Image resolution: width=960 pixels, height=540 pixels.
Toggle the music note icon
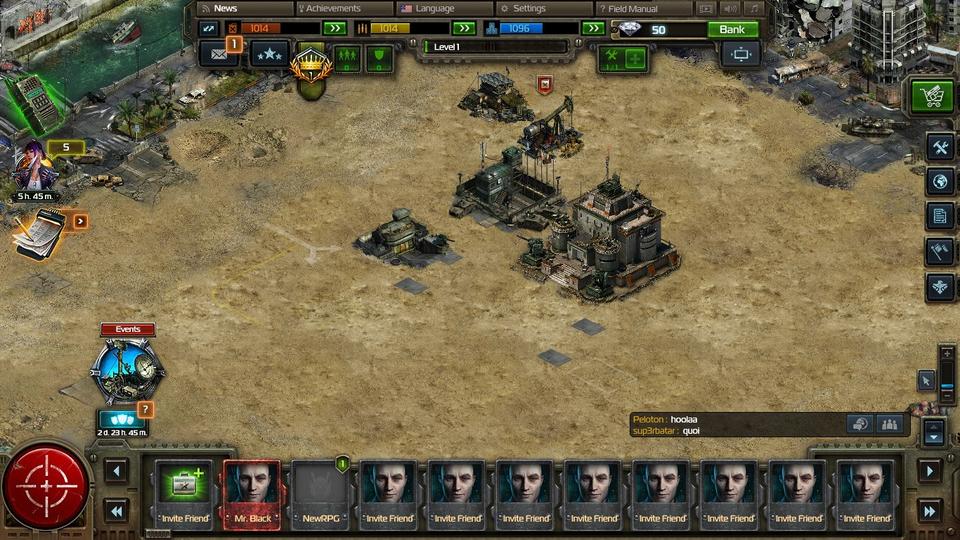tap(753, 8)
